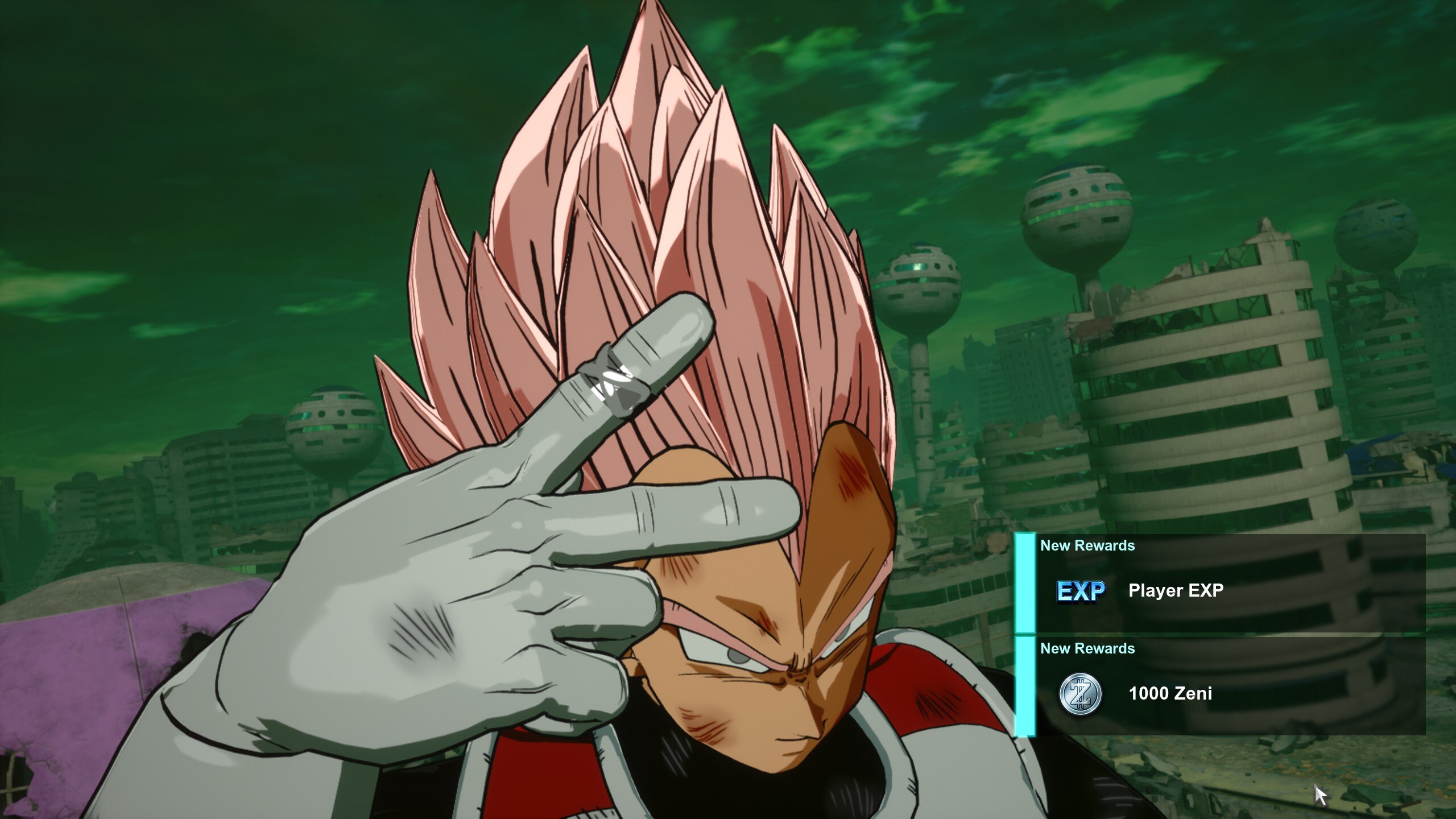Viewport: 1456px width, 819px height.
Task: Click the 1000 Zeni text label
Action: coord(1169,693)
